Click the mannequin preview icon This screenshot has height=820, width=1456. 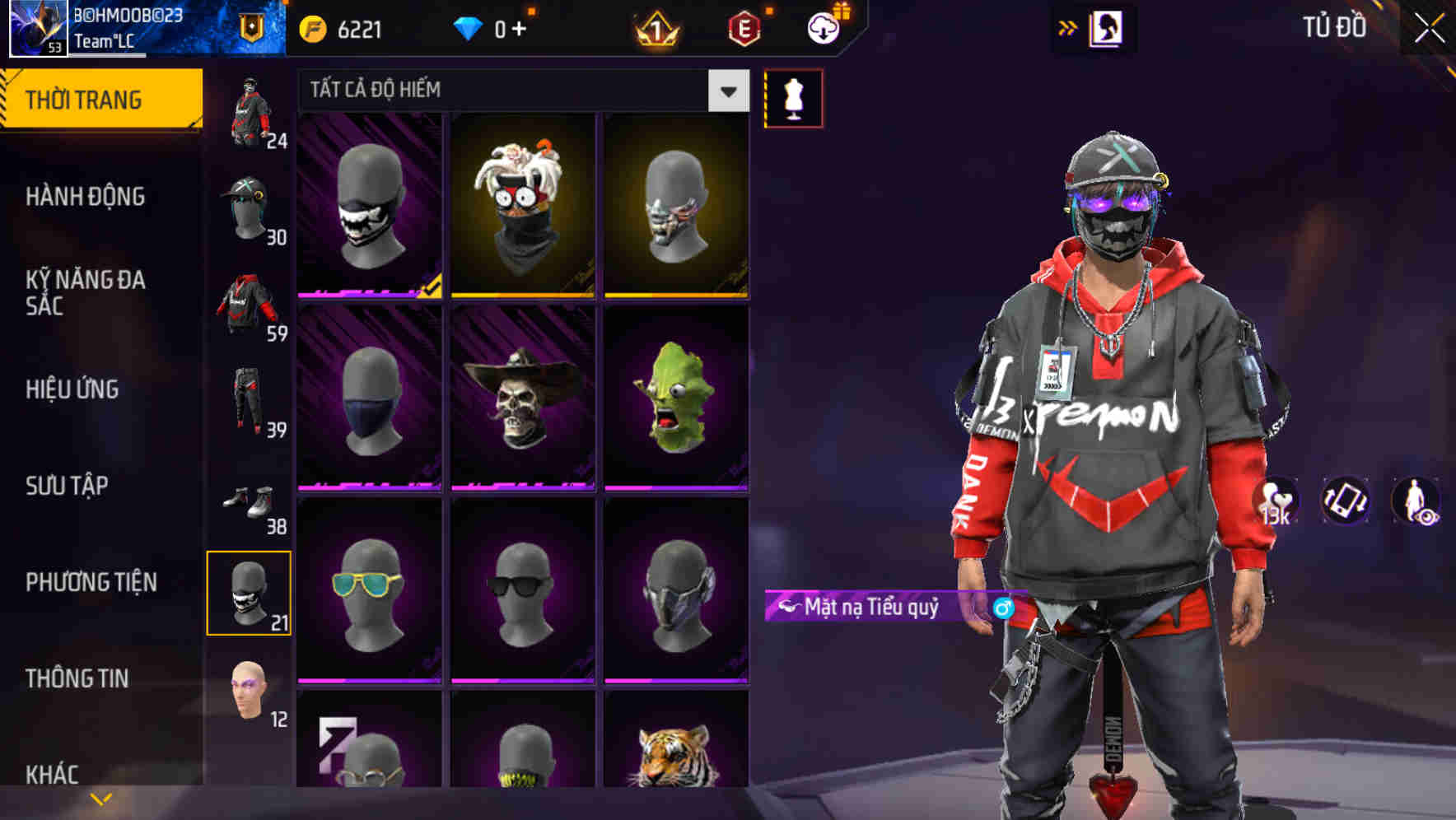793,97
